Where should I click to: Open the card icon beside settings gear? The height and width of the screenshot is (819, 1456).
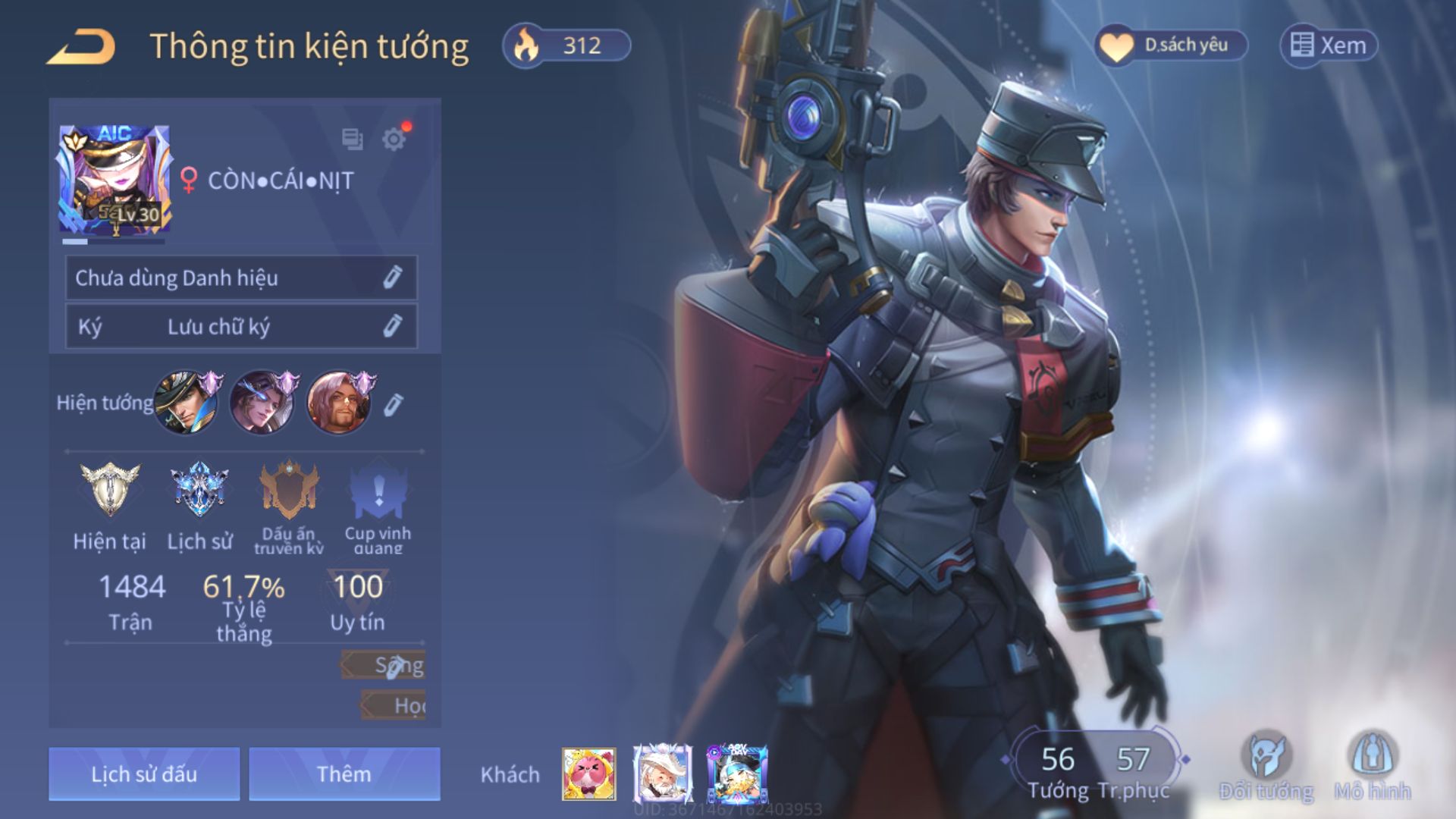[x=352, y=140]
